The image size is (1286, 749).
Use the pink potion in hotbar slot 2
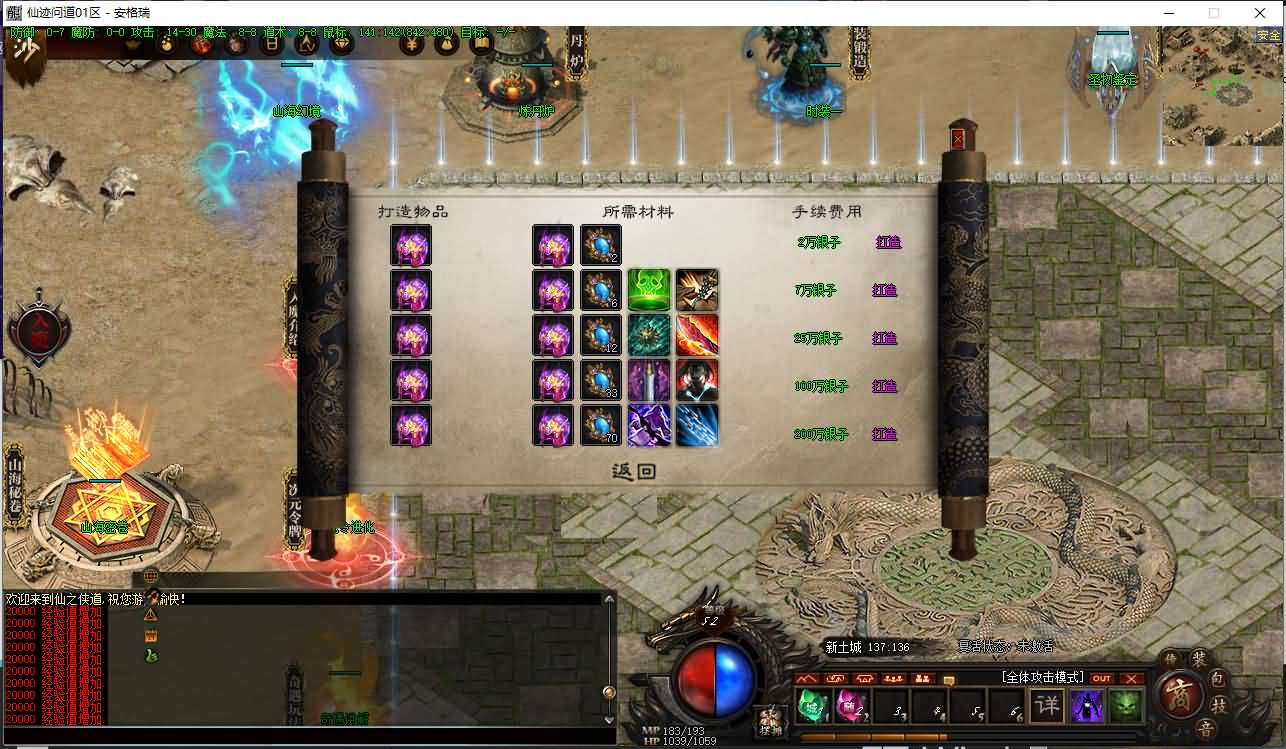(848, 704)
